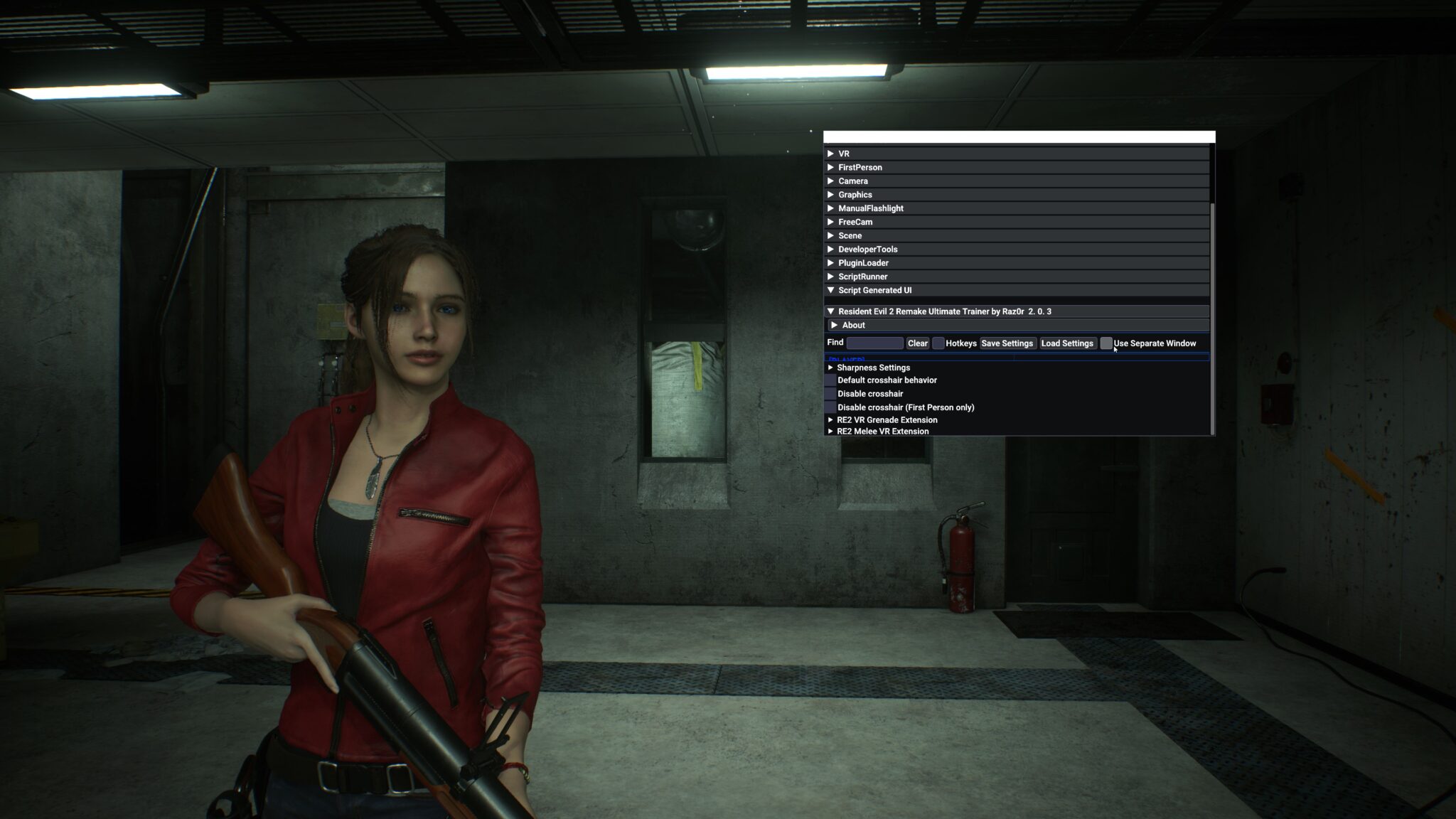Click the Find search field
Viewport: 1456px width, 819px height.
coord(874,343)
